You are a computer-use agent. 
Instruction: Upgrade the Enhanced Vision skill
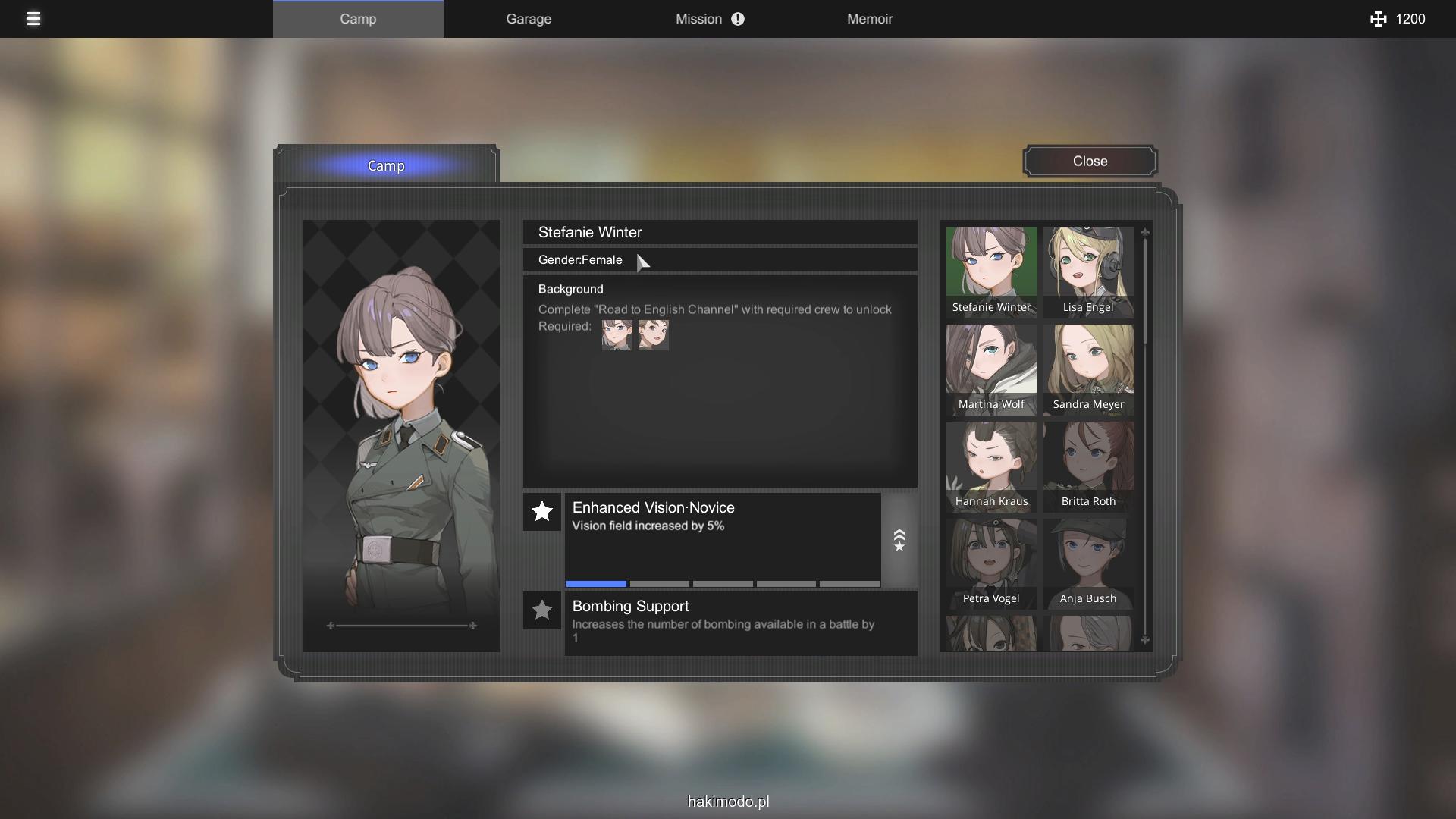pos(899,540)
